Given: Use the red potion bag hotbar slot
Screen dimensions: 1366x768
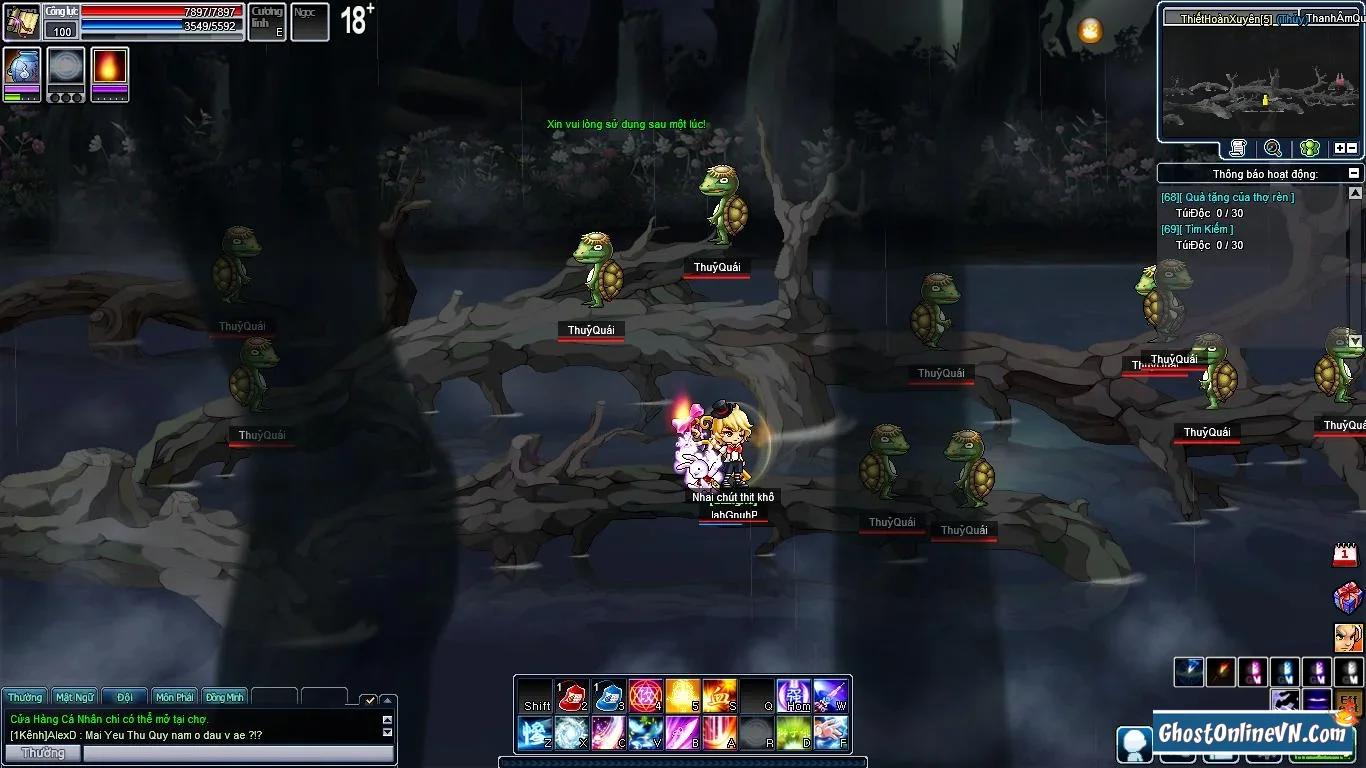Looking at the screenshot, I should (x=571, y=695).
